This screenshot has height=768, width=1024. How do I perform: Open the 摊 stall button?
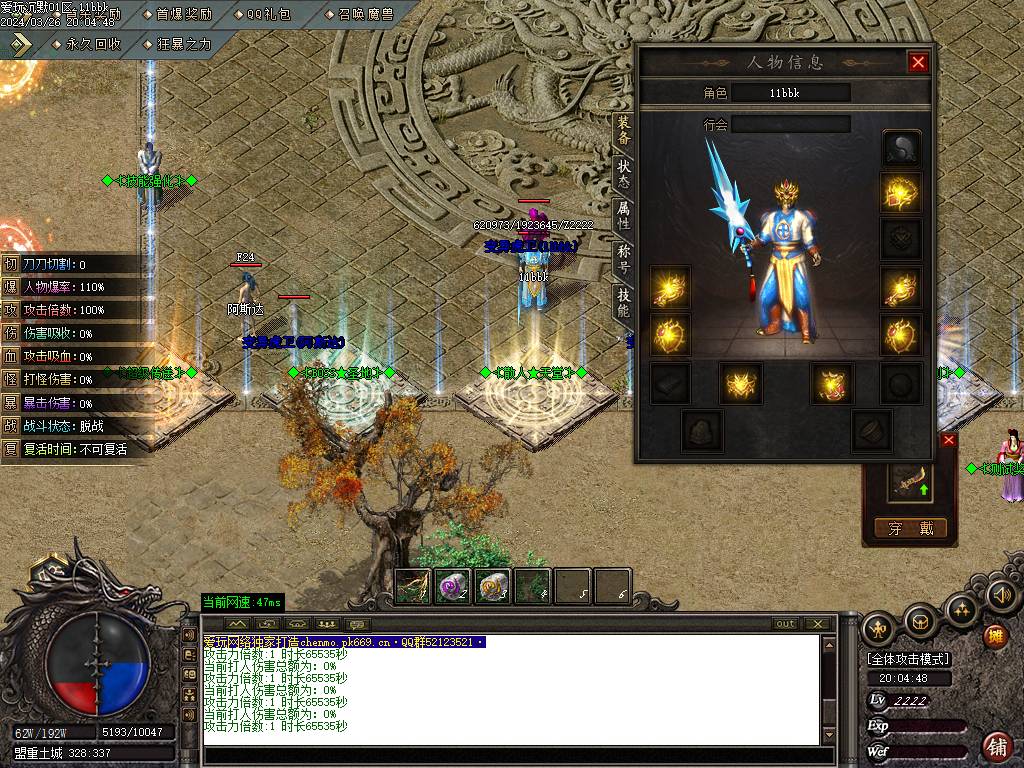pyautogui.click(x=995, y=636)
